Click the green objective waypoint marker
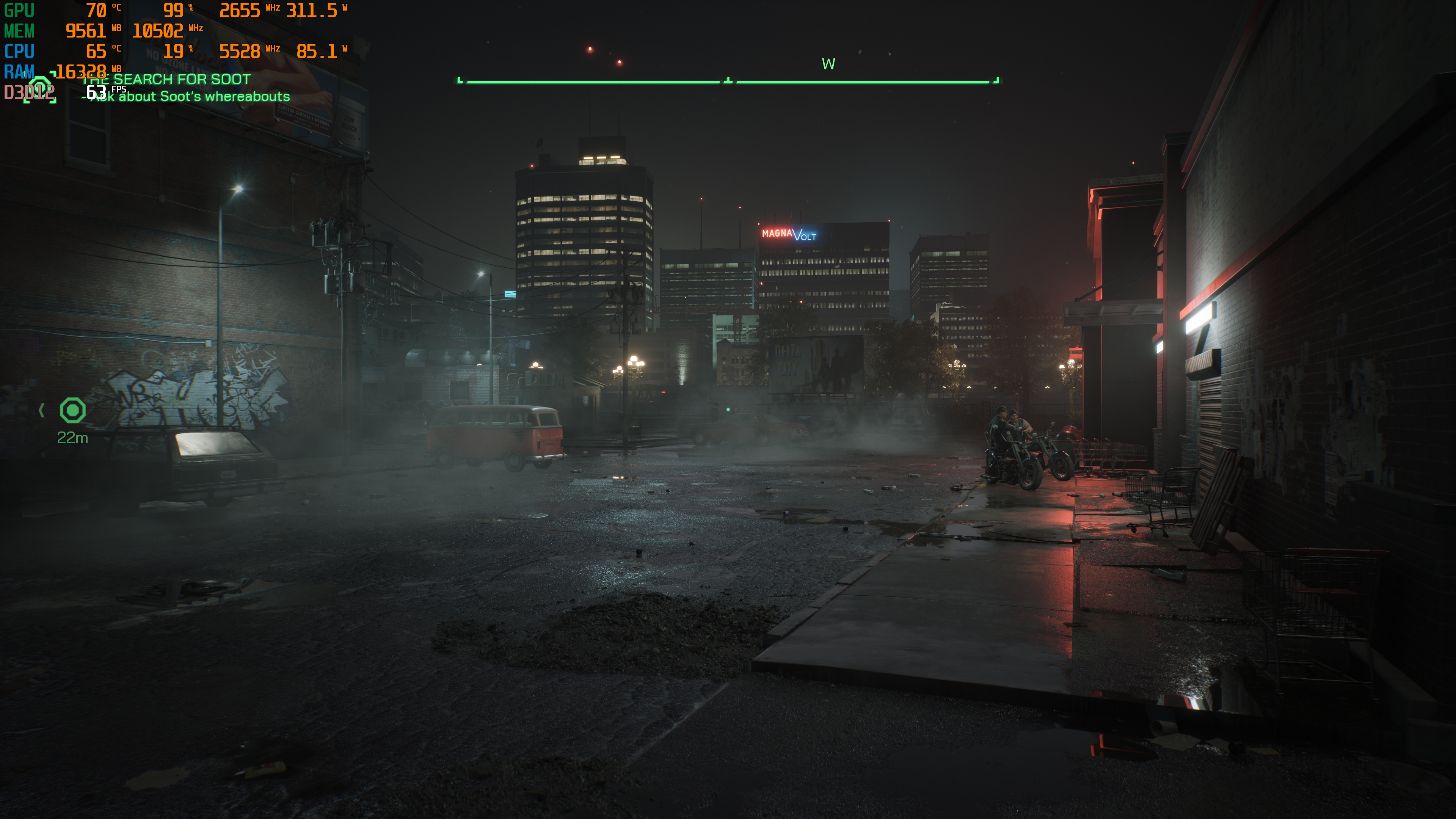This screenshot has height=819, width=1456. pyautogui.click(x=72, y=410)
